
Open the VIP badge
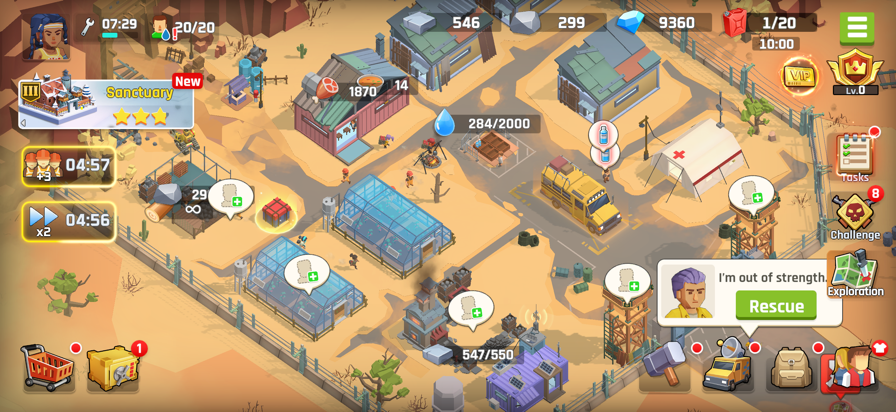point(798,74)
